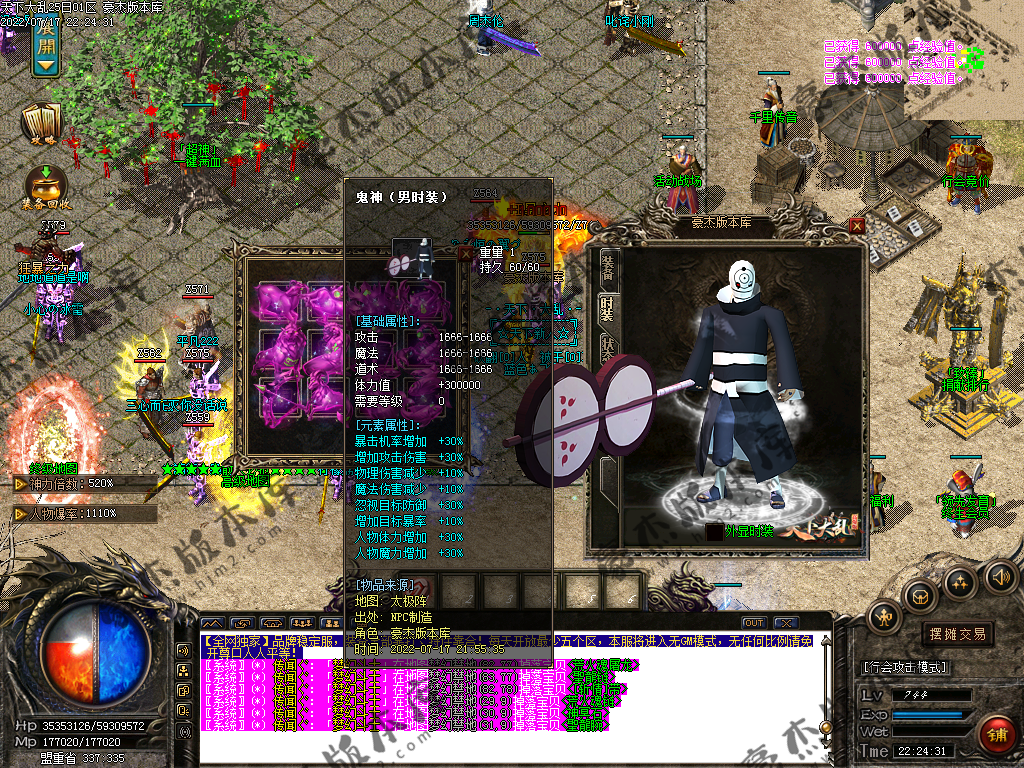Click the OUT button above chat
Screen dimensions: 1024x768
[x=753, y=623]
